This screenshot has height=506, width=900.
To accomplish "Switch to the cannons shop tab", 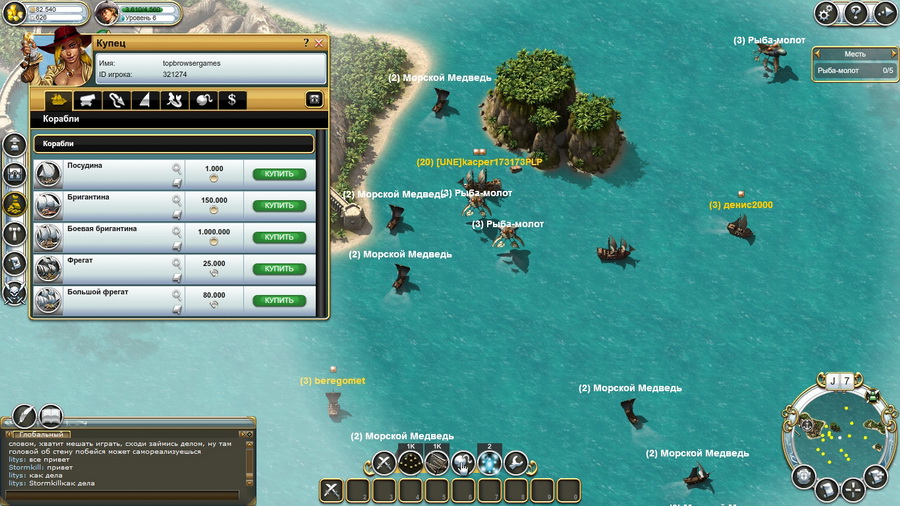I will [87, 100].
